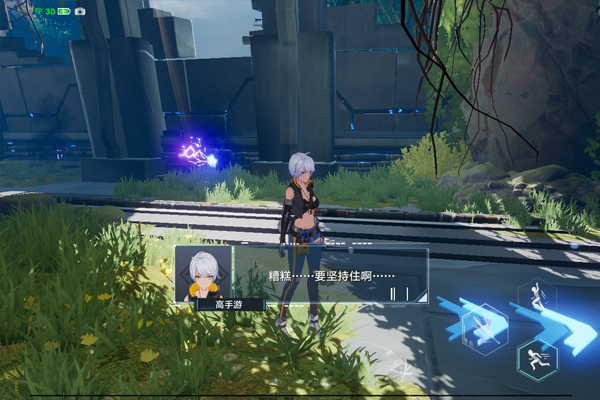This screenshot has height=400, width=600.
Task: Open the camera screenshot icon
Action: (x=80, y=12)
